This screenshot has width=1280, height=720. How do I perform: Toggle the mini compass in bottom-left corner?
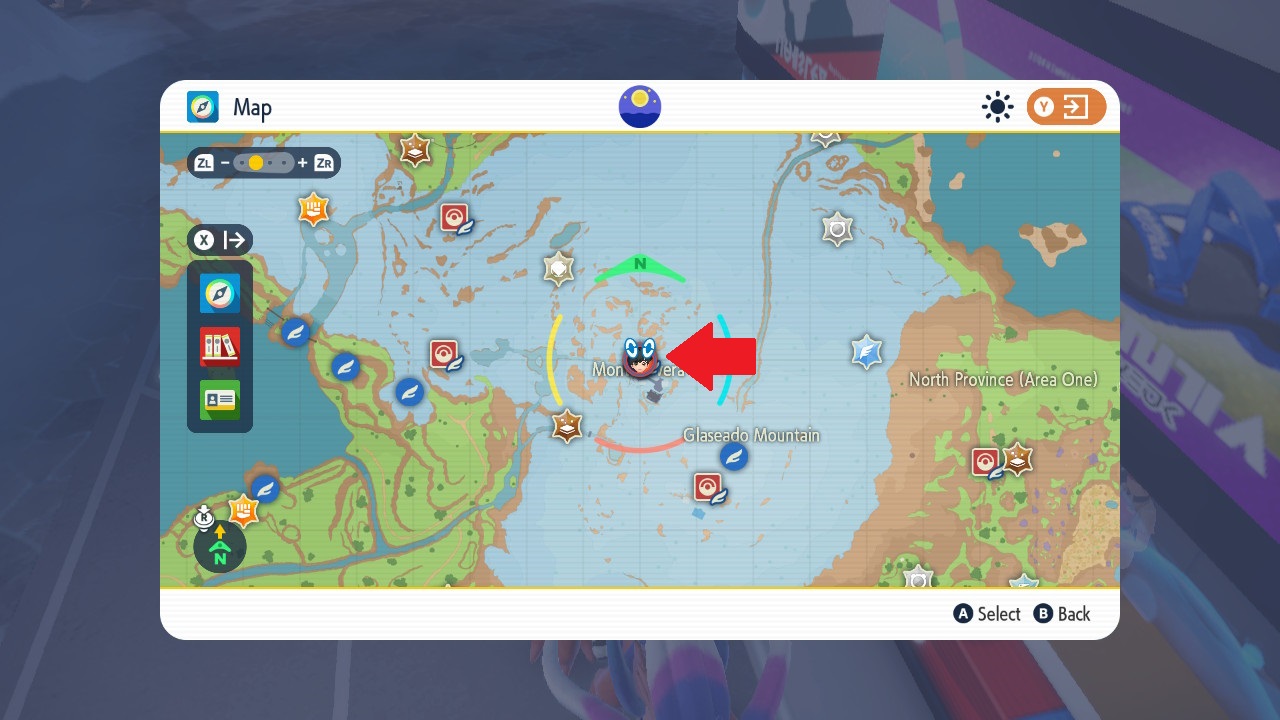point(219,547)
